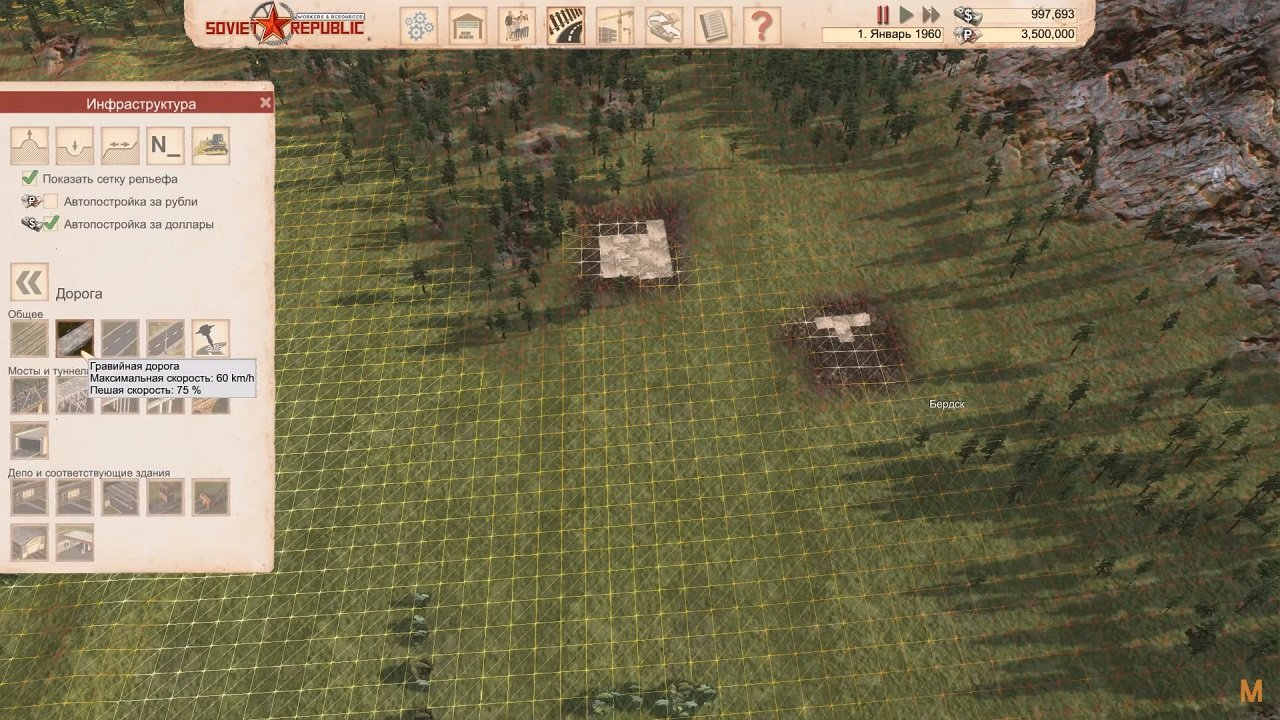
Task: Go back using the double chevron in Дорога panel
Action: coord(29,281)
